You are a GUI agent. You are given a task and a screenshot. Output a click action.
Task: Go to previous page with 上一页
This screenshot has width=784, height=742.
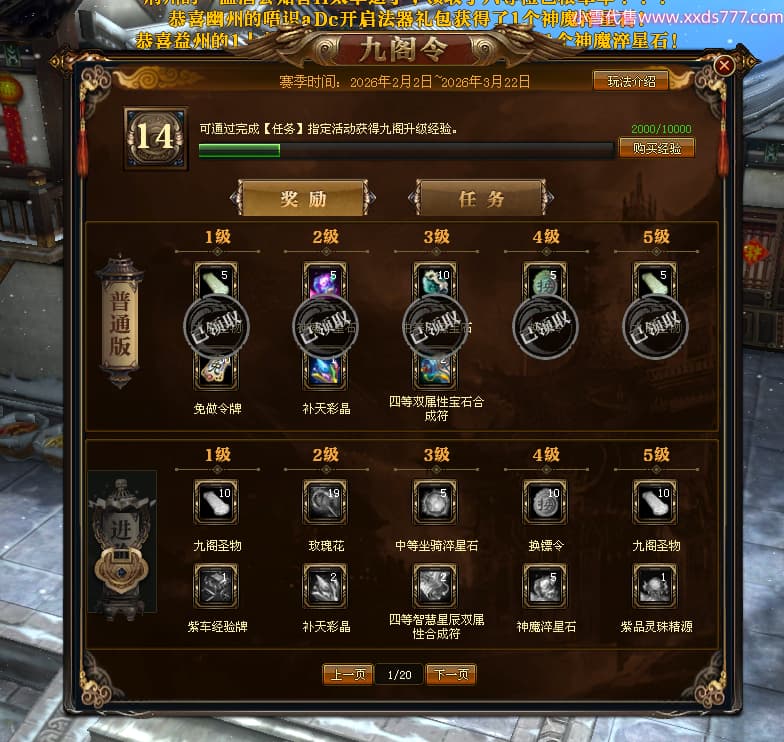348,675
